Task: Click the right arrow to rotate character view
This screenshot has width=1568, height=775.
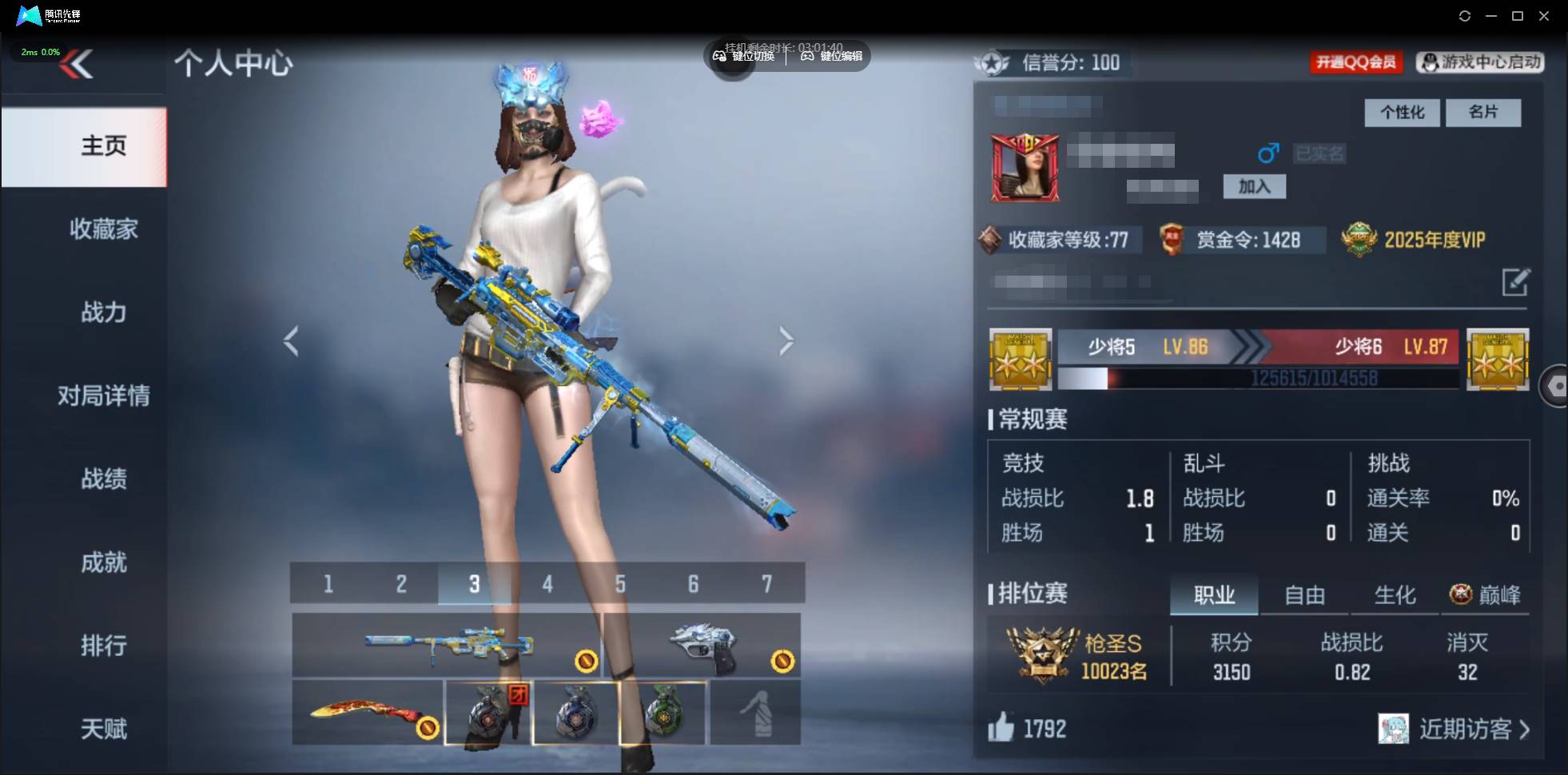Action: coord(786,340)
